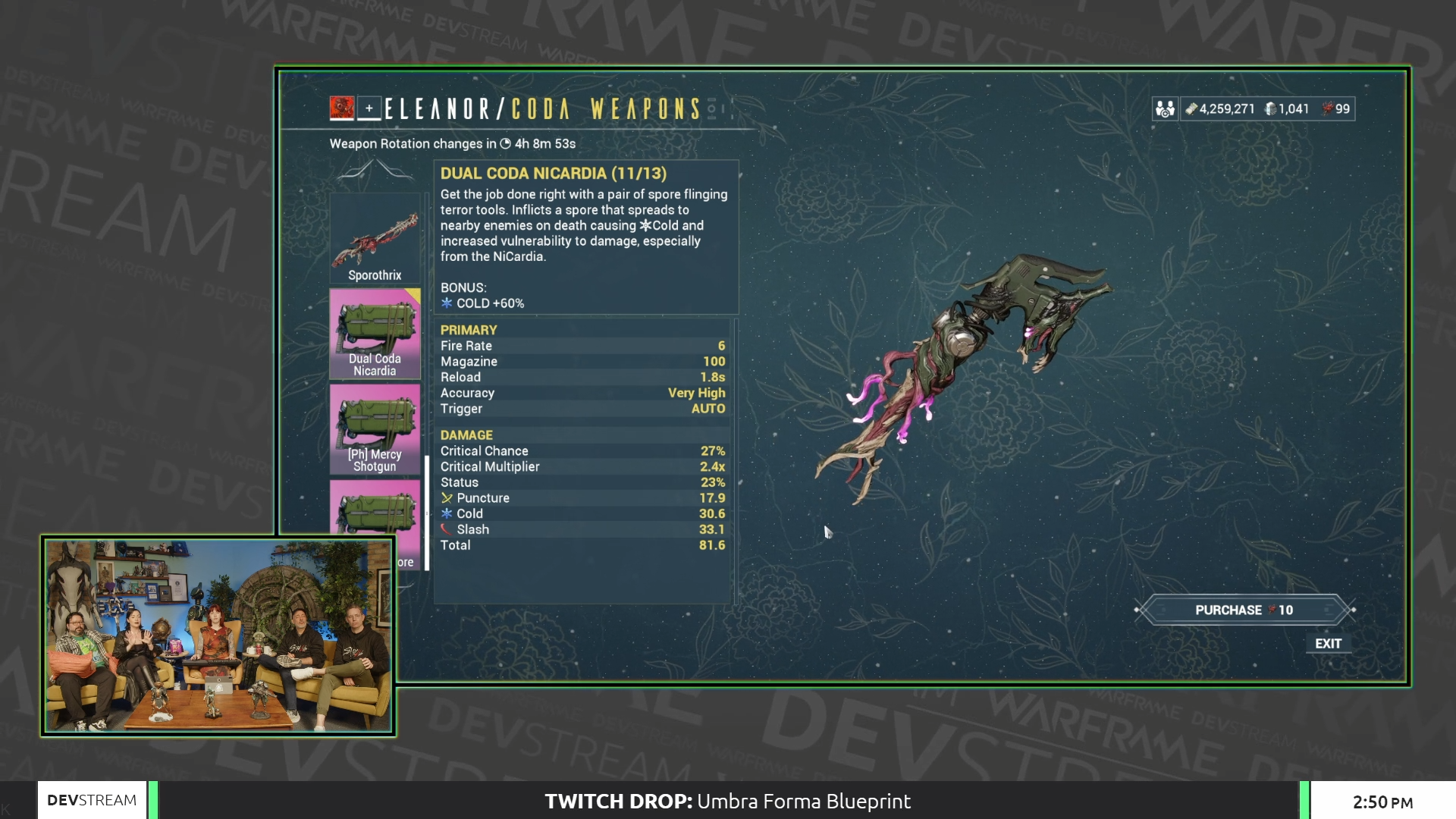Image resolution: width=1456 pixels, height=819 pixels.
Task: Click the Slash damage icon
Action: pos(447,529)
